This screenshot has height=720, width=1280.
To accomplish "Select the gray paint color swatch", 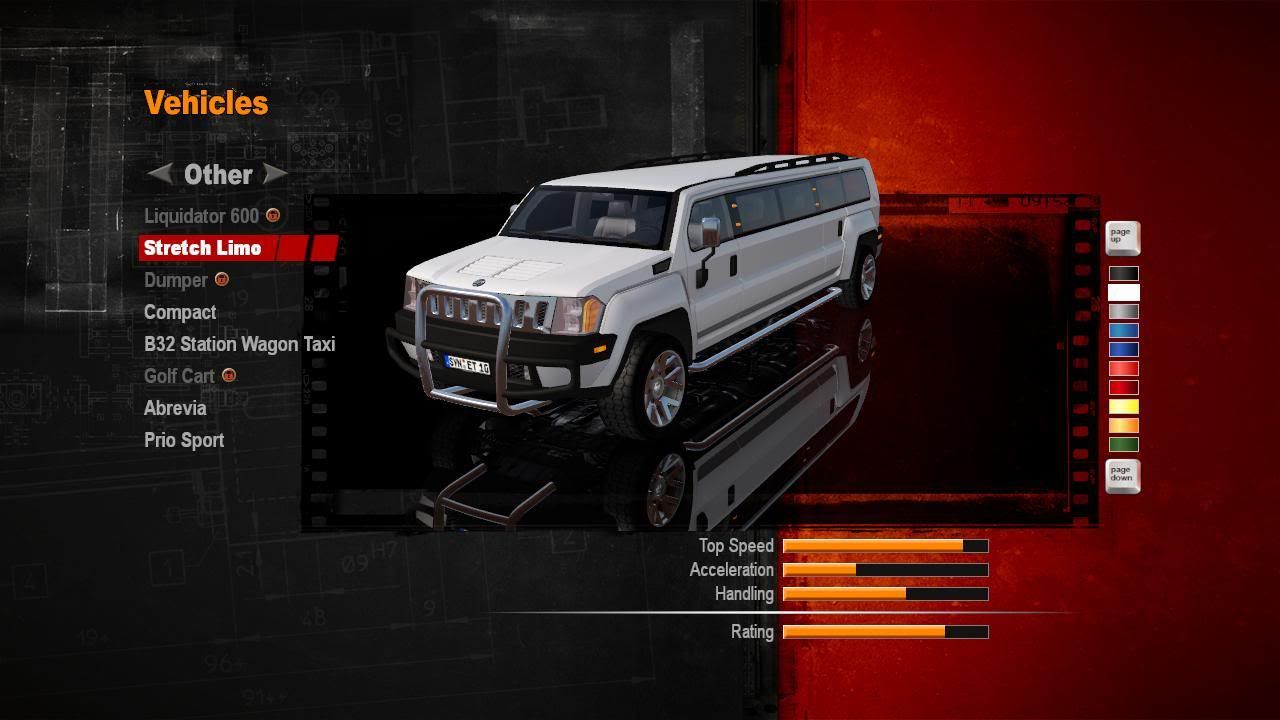I will pos(1123,312).
